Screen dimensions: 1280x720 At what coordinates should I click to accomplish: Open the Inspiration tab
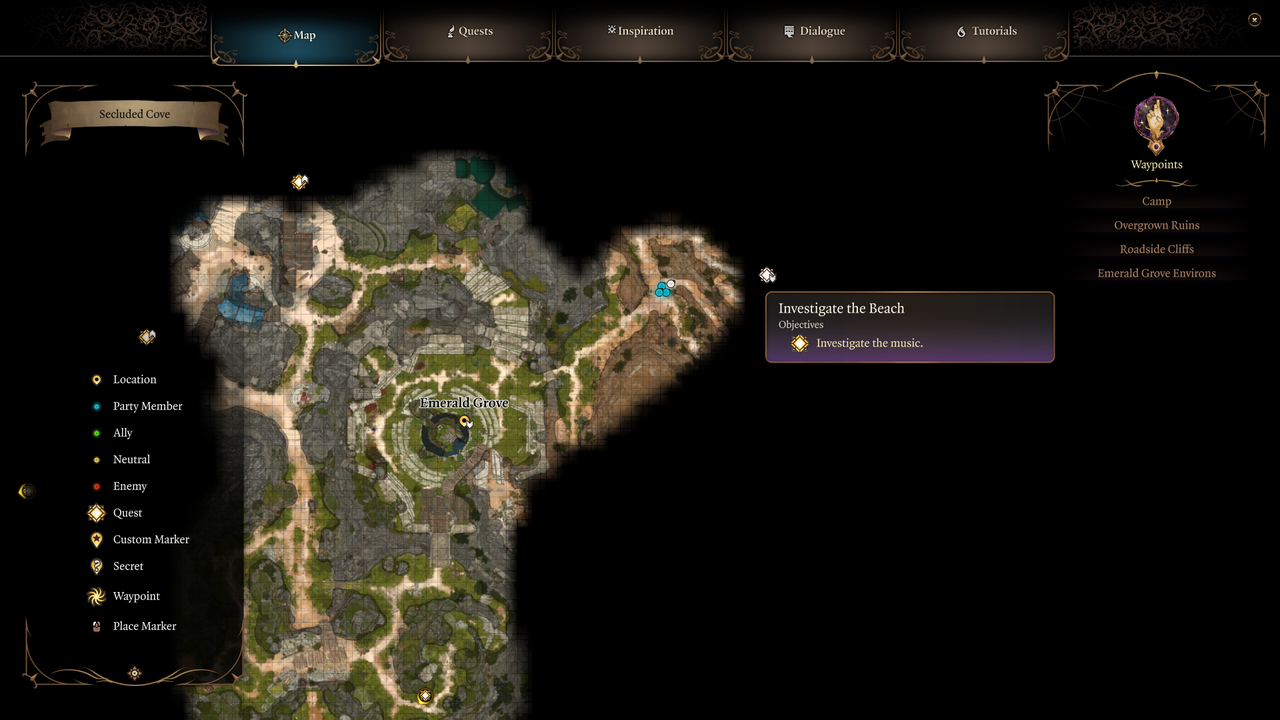click(x=640, y=31)
